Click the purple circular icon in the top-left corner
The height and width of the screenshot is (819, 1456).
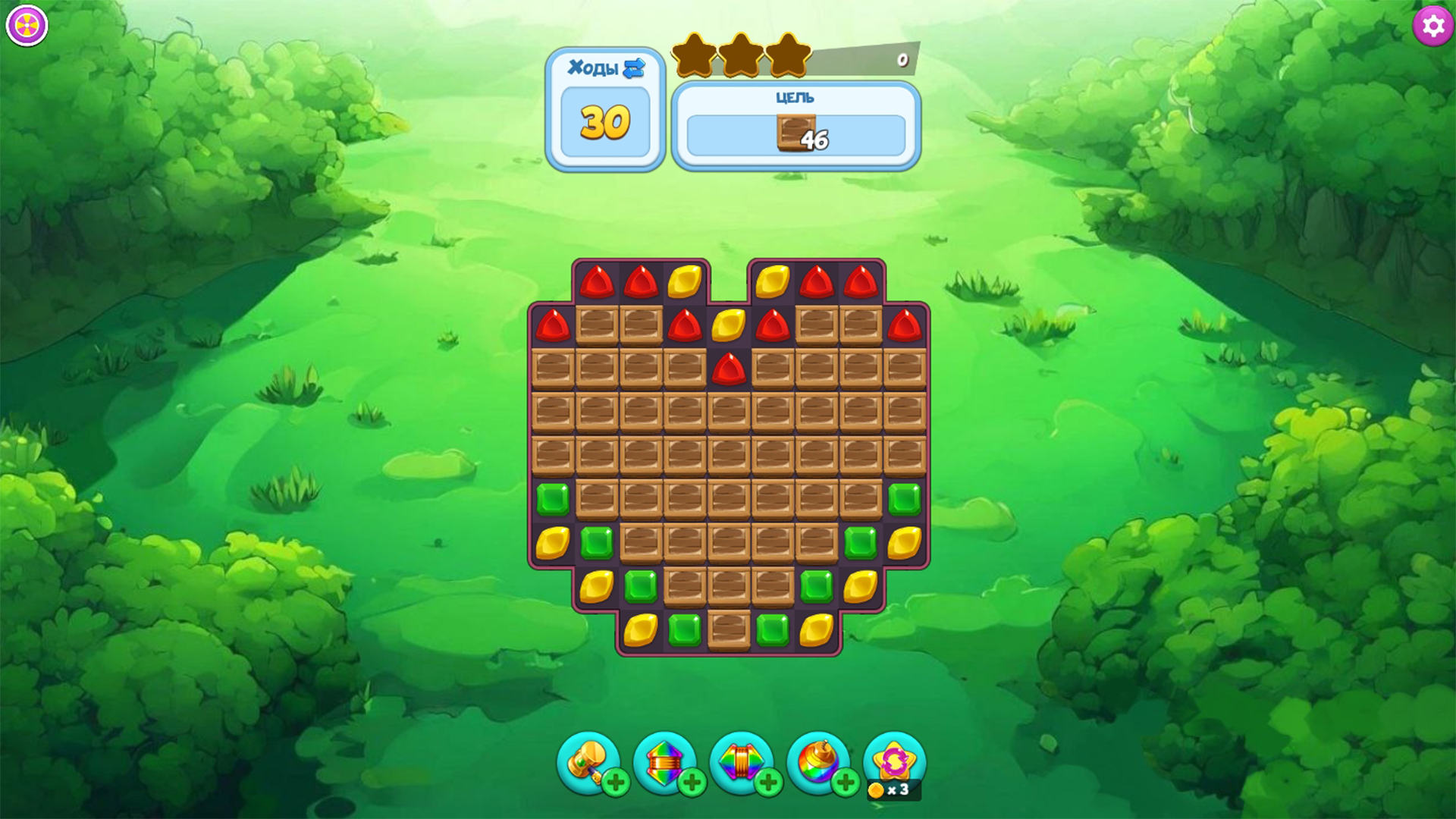pos(25,25)
